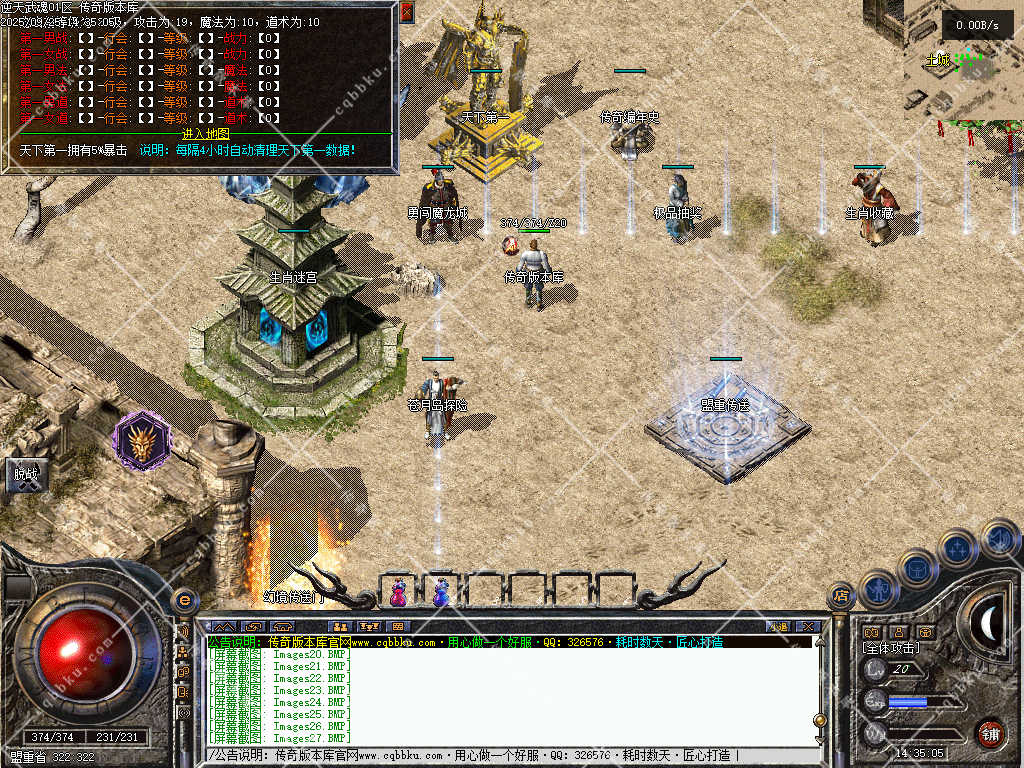Open the bag inventory round button

tap(916, 568)
